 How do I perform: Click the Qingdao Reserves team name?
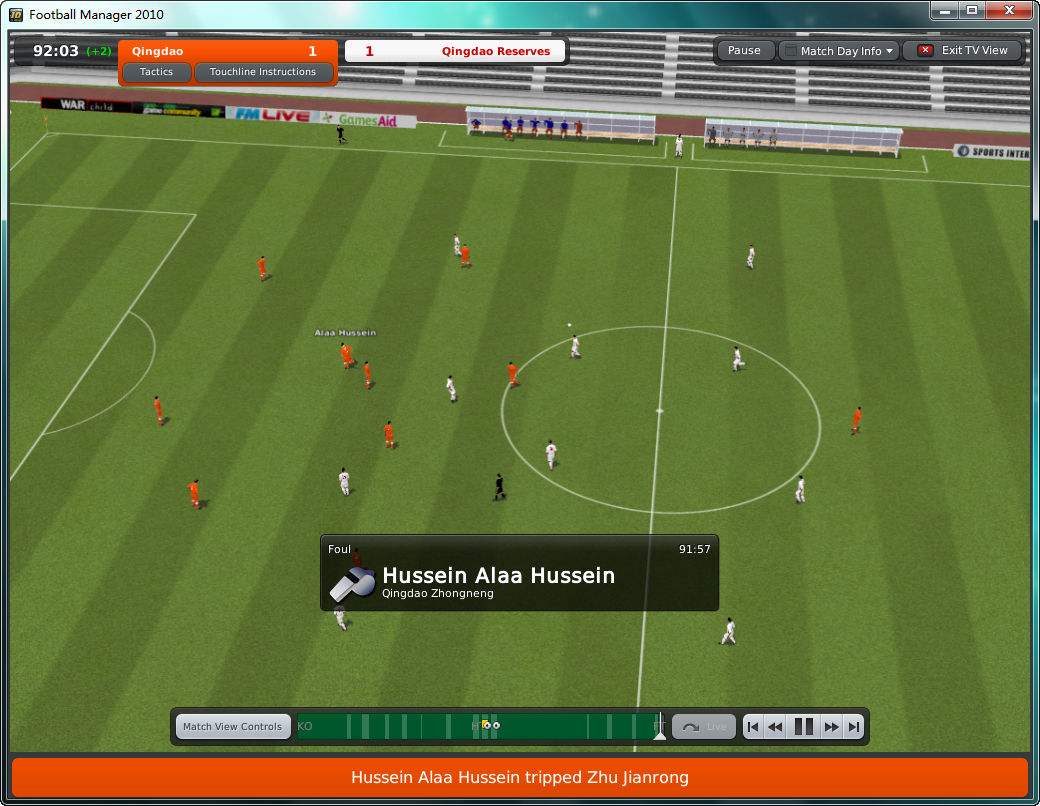pos(495,51)
